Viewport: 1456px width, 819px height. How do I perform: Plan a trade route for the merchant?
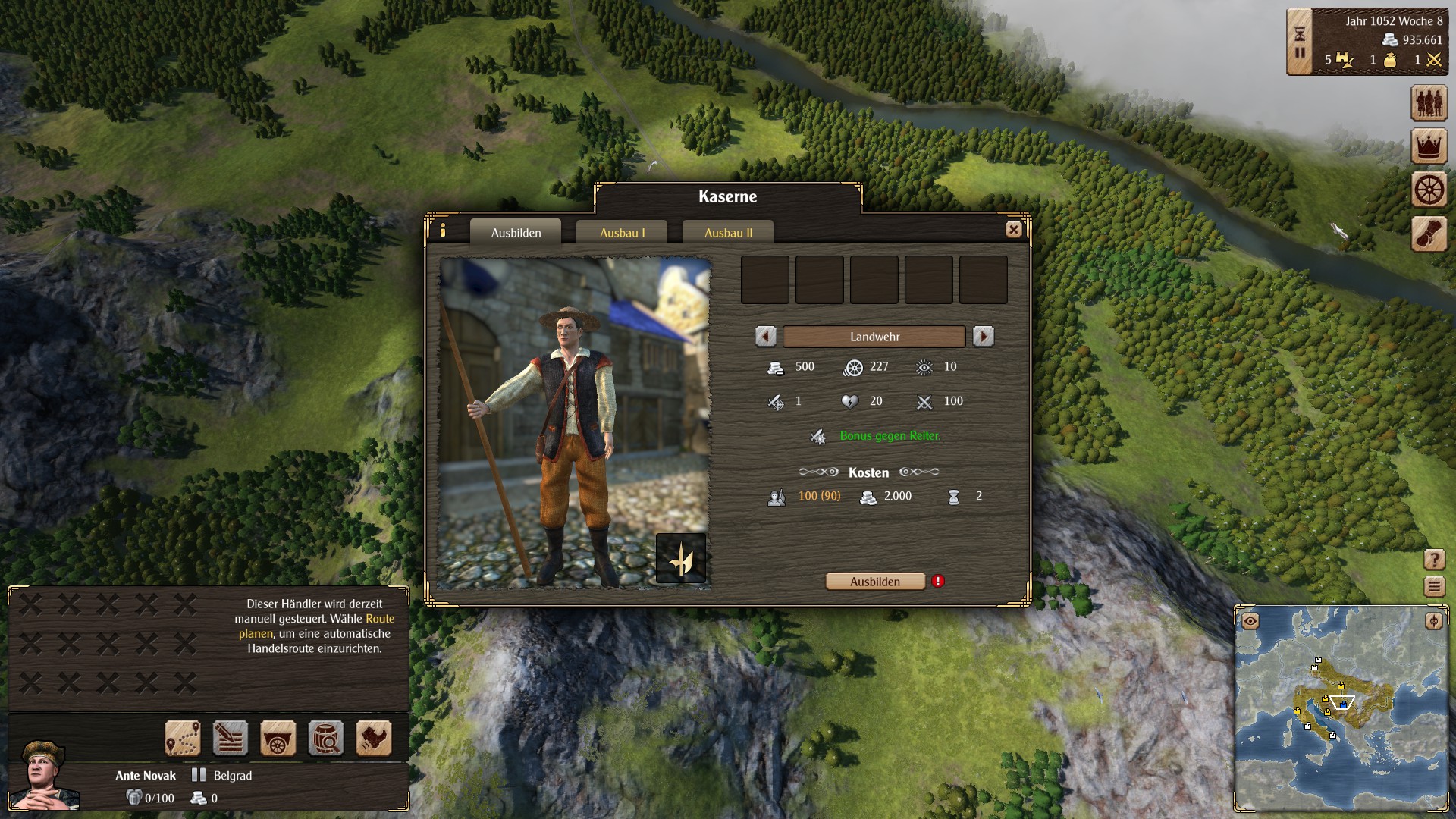pyautogui.click(x=183, y=738)
